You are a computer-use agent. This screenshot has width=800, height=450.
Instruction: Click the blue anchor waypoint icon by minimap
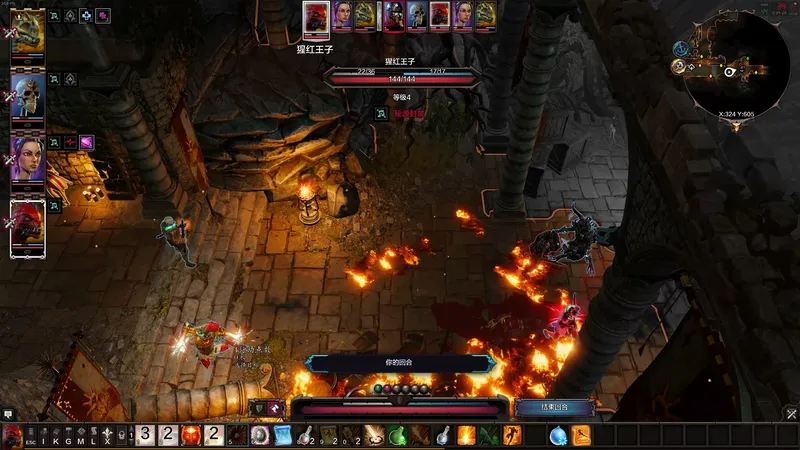tap(680, 48)
